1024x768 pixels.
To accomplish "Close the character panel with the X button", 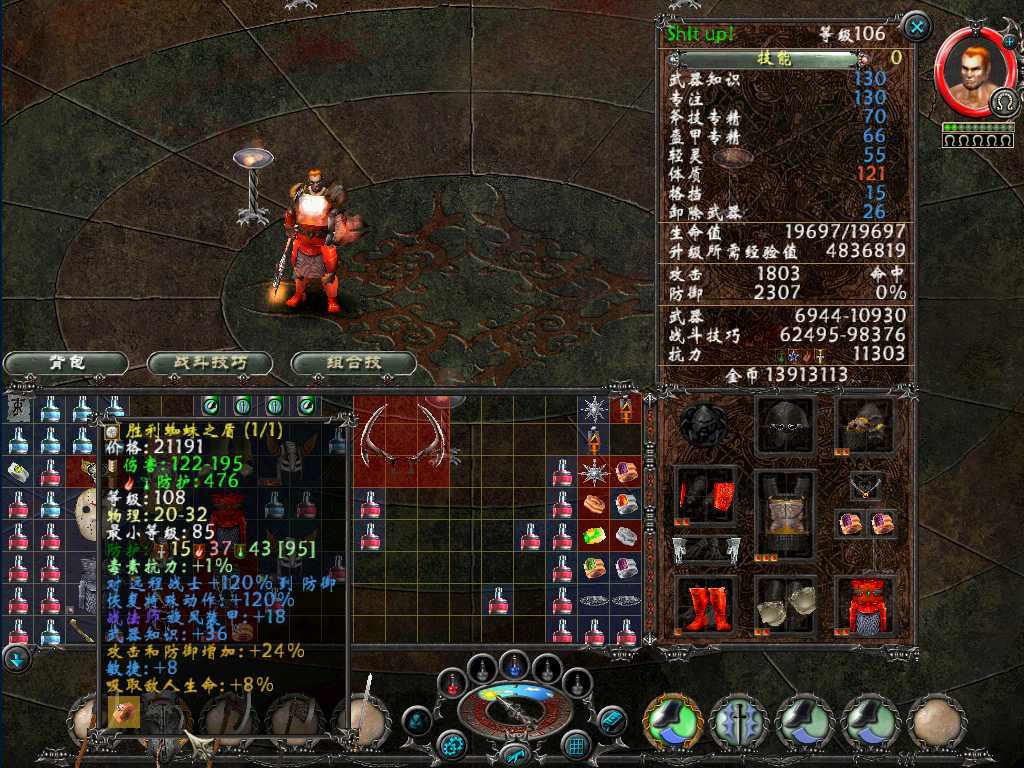I will pyautogui.click(x=915, y=26).
